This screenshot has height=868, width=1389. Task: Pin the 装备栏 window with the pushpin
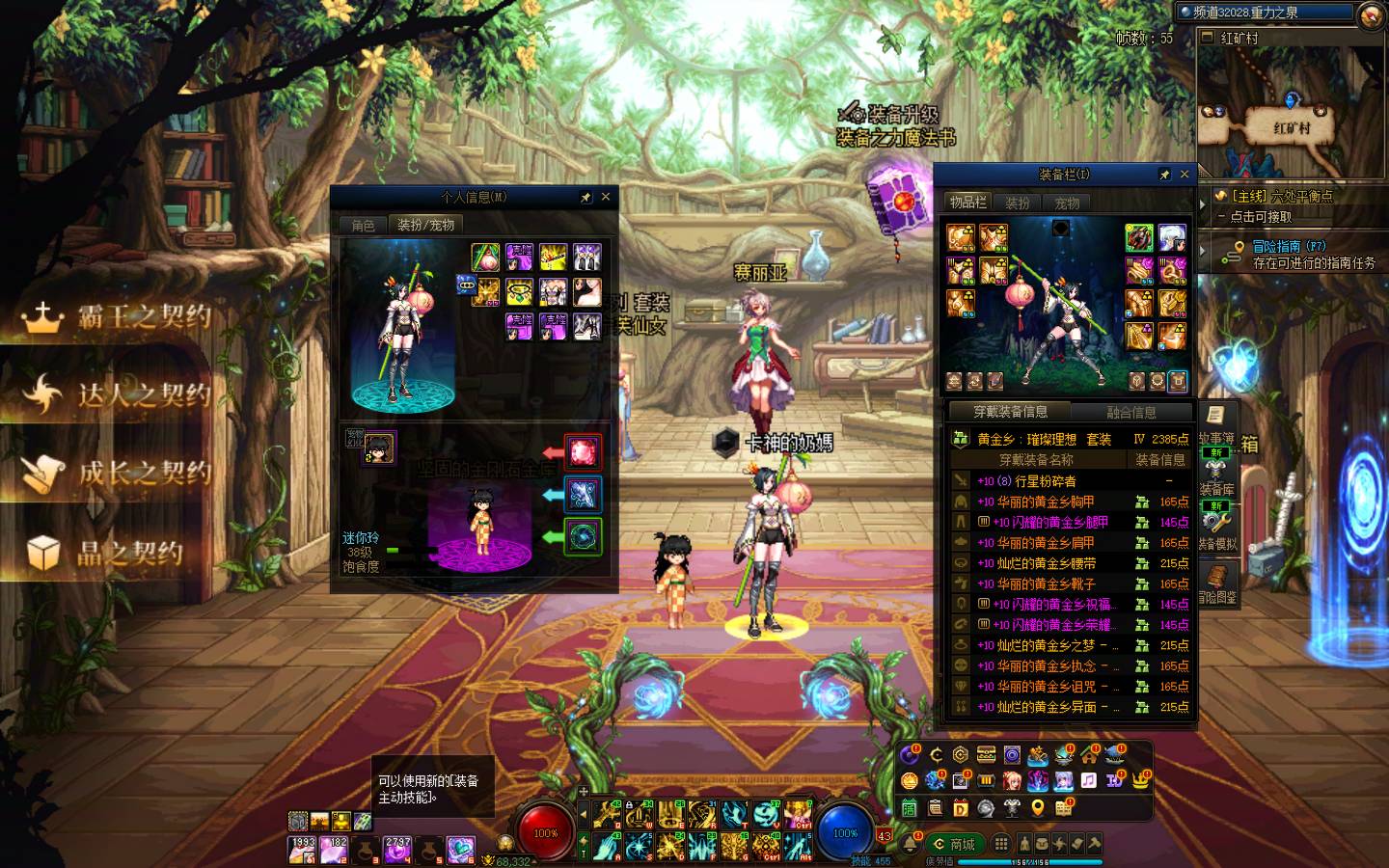click(x=1165, y=175)
